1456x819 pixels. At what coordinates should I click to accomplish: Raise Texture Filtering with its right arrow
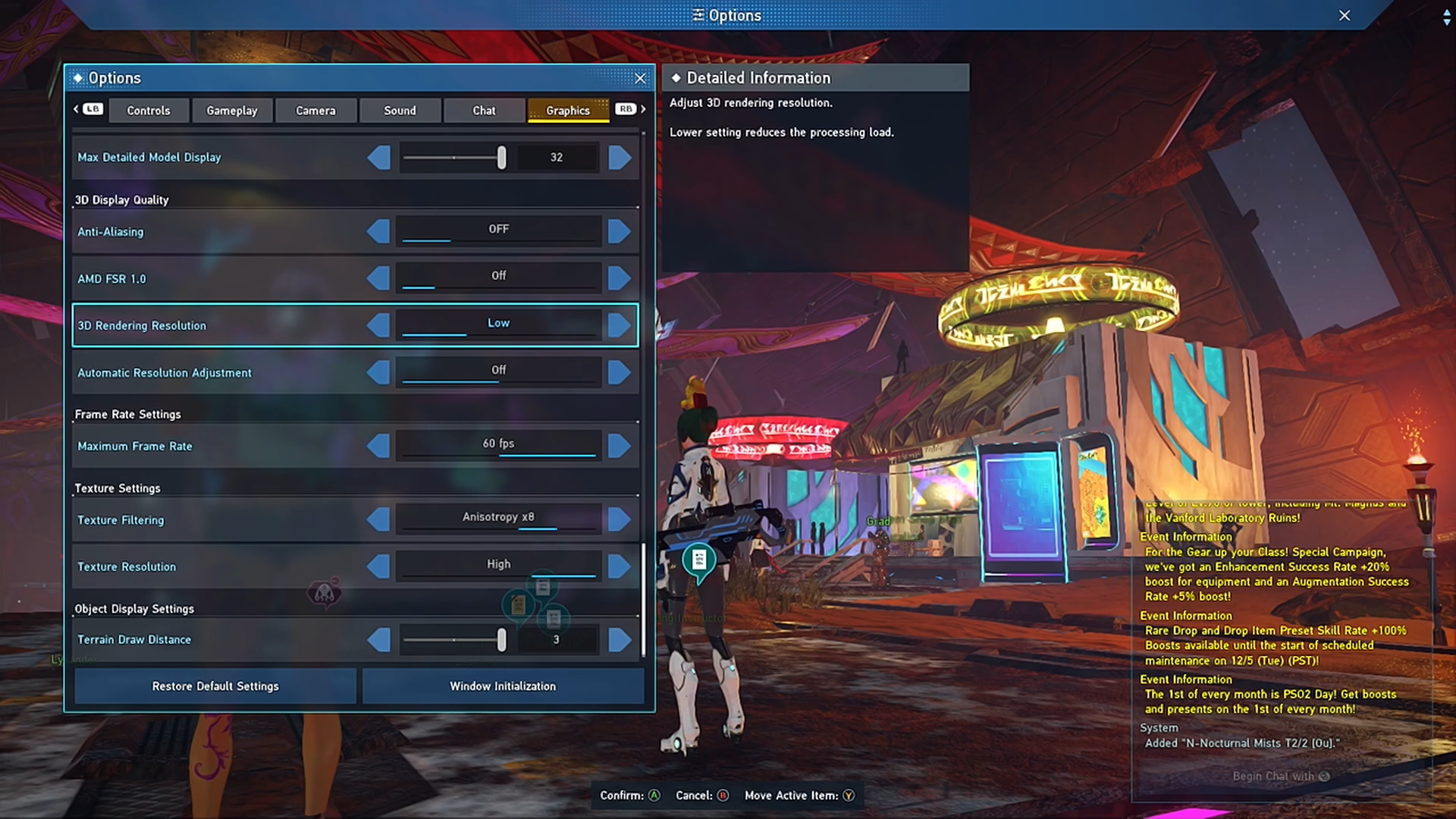619,519
